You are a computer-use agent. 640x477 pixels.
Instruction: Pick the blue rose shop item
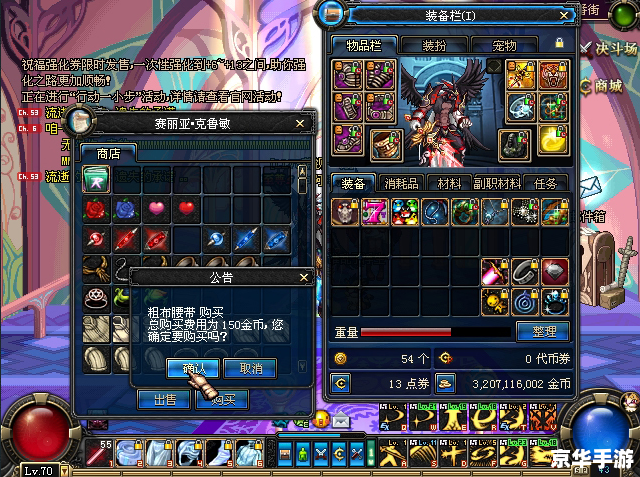(x=126, y=208)
